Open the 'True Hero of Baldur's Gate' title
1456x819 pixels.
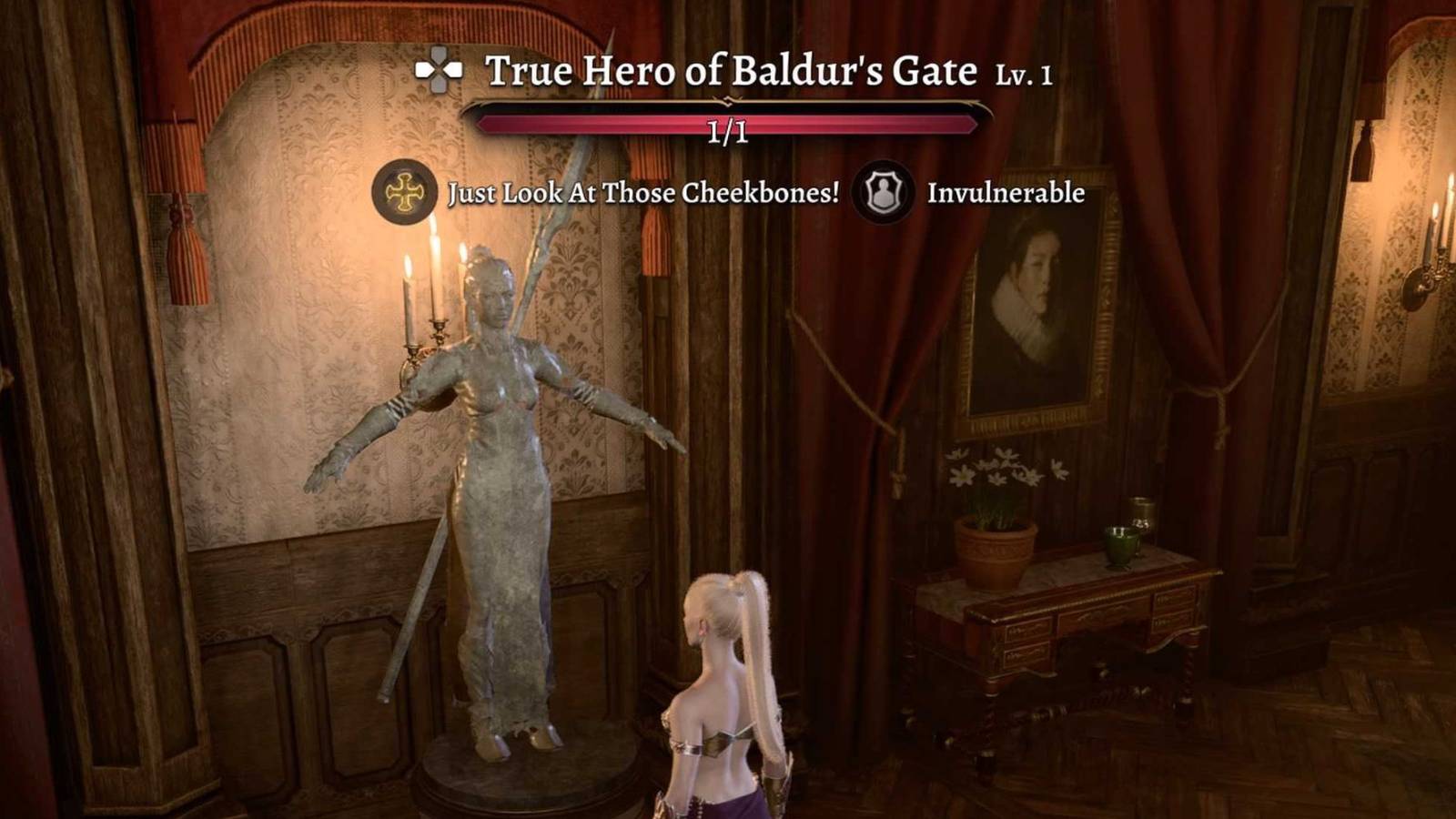[735, 75]
